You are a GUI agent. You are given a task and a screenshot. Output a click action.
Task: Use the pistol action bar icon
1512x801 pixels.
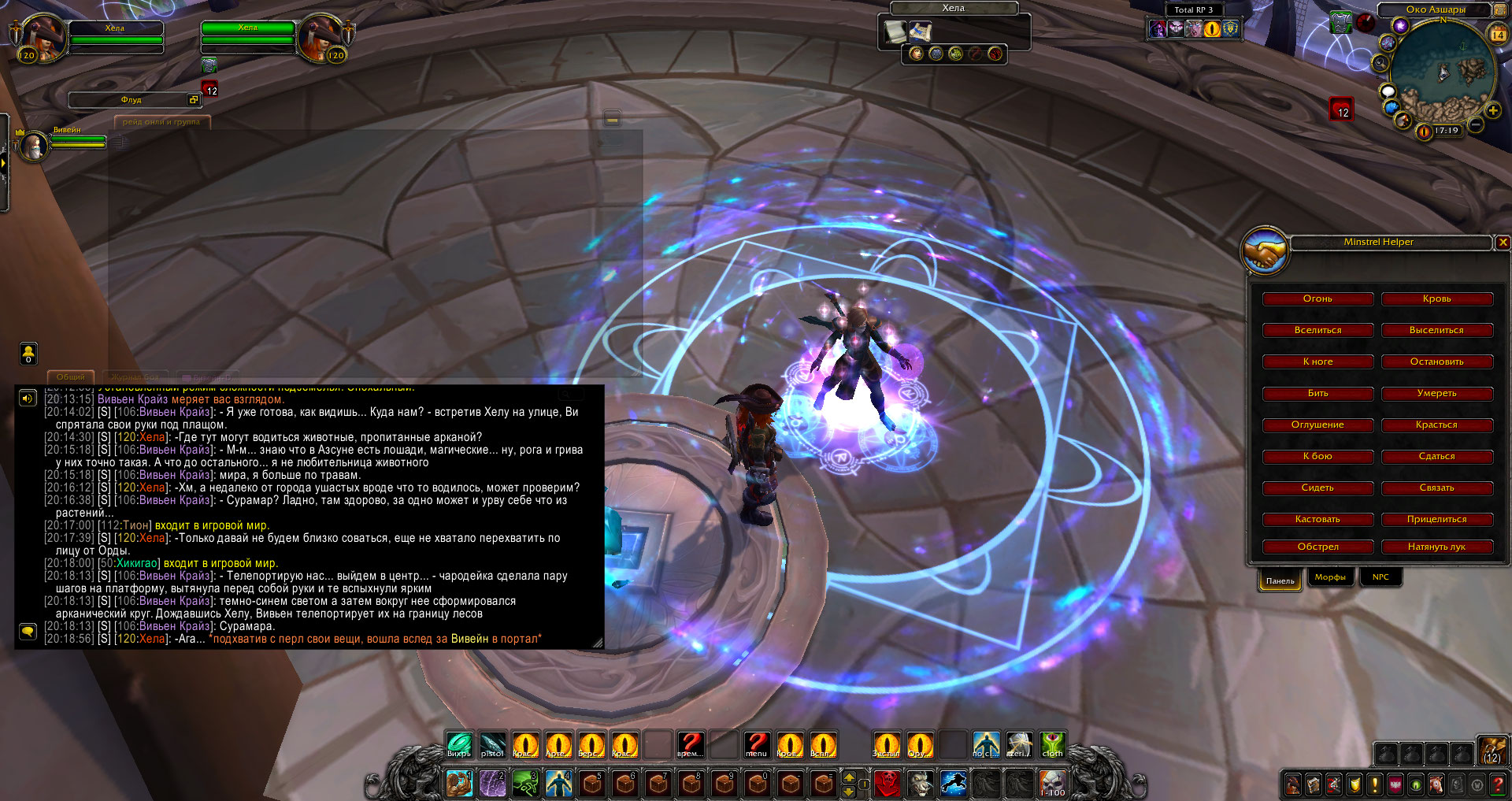[x=492, y=744]
